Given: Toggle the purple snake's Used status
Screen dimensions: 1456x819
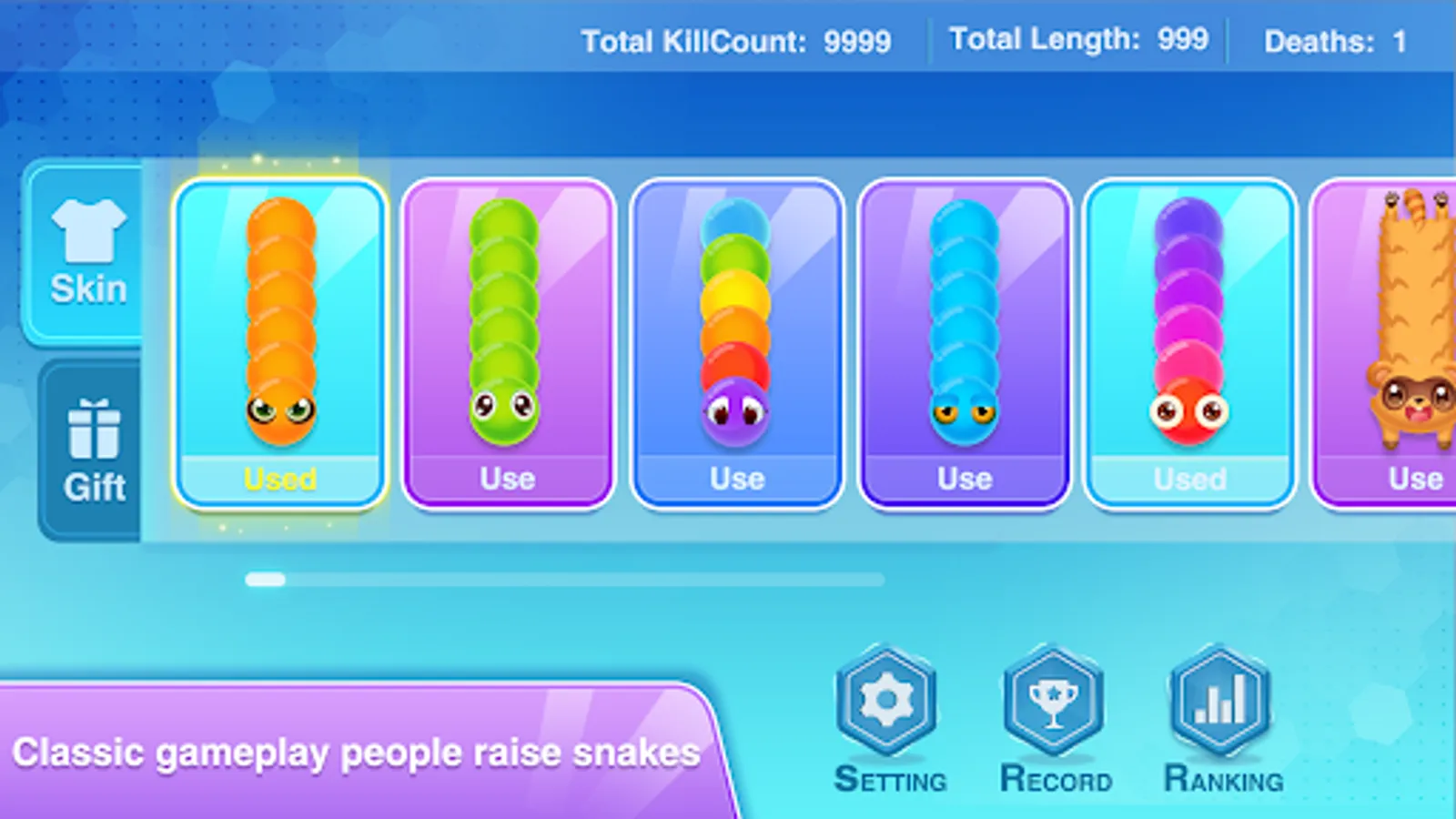Looking at the screenshot, I should [1189, 478].
